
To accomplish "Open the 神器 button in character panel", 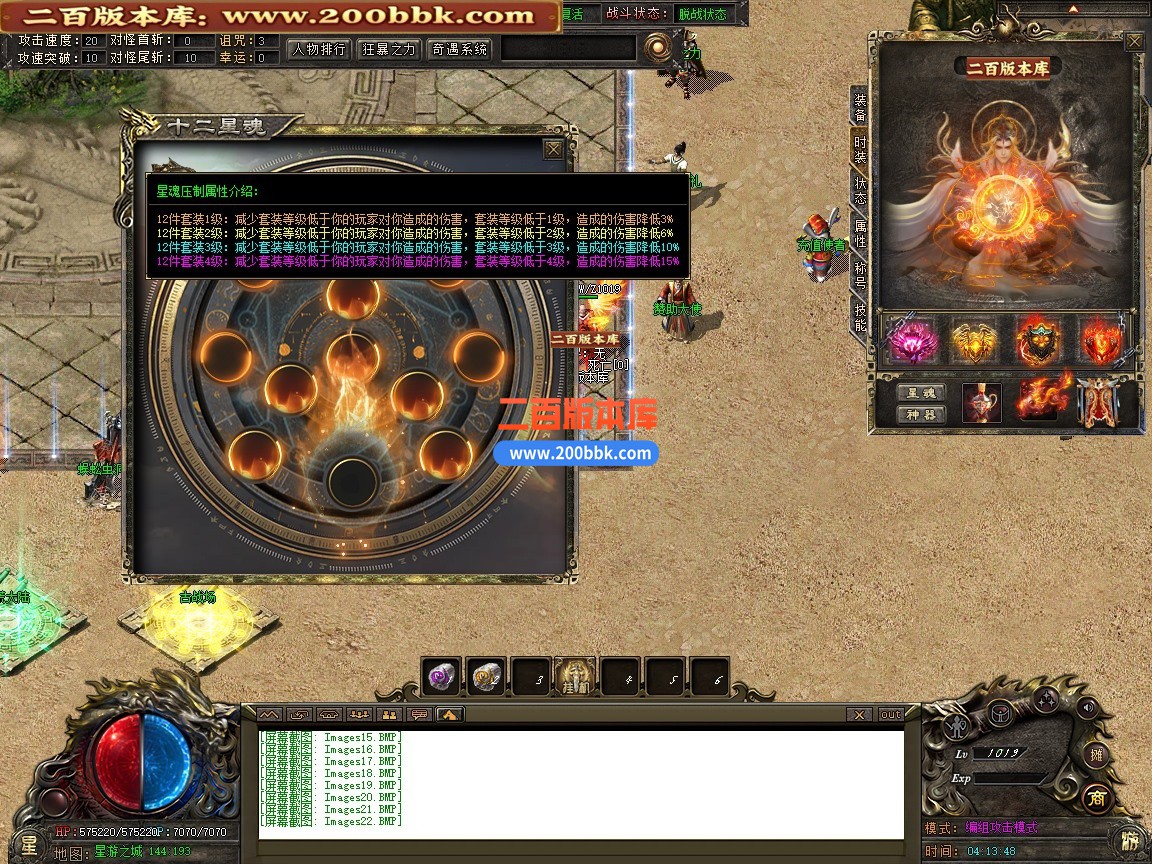I will pos(919,415).
